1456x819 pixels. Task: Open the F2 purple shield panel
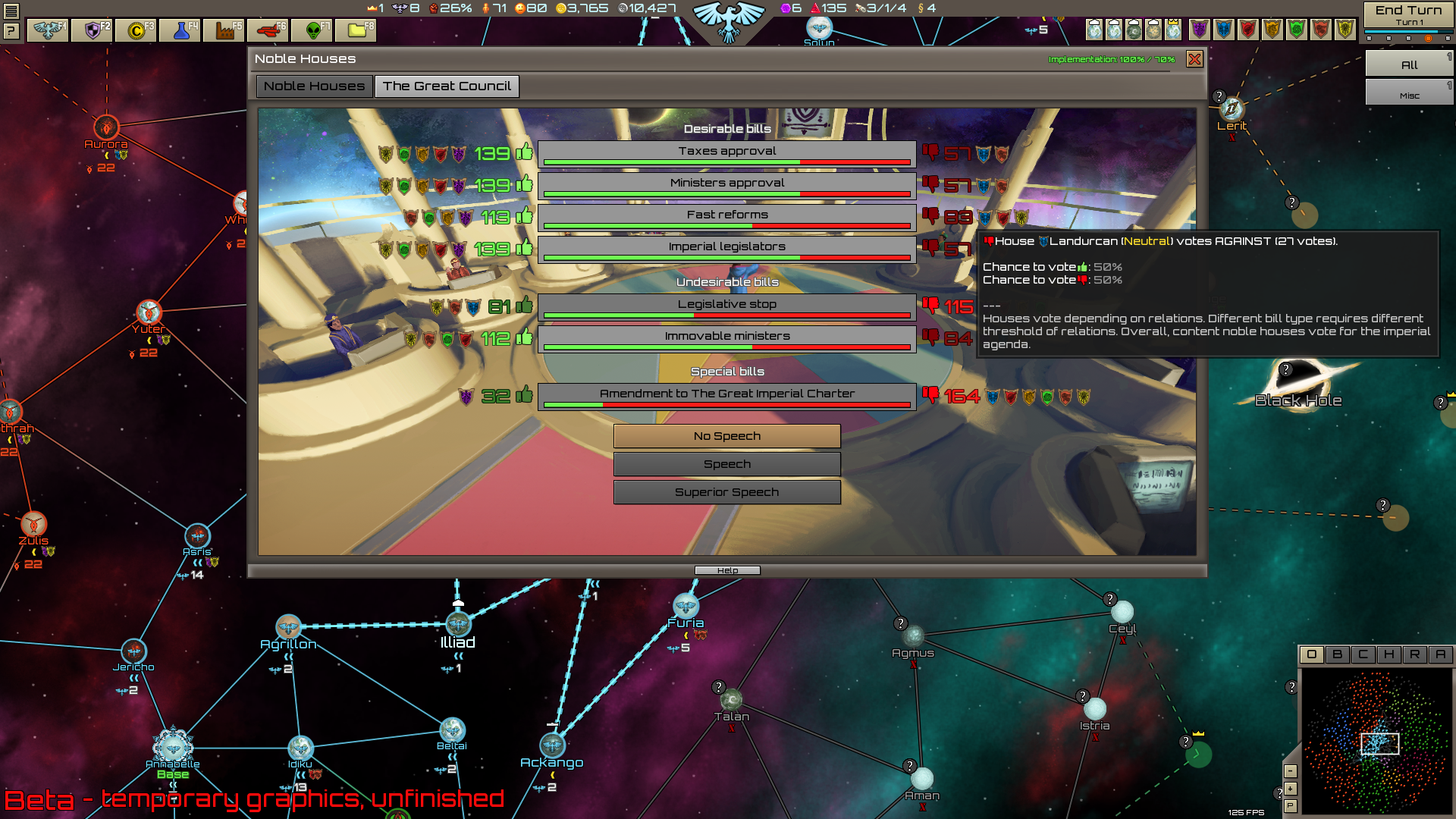(91, 31)
